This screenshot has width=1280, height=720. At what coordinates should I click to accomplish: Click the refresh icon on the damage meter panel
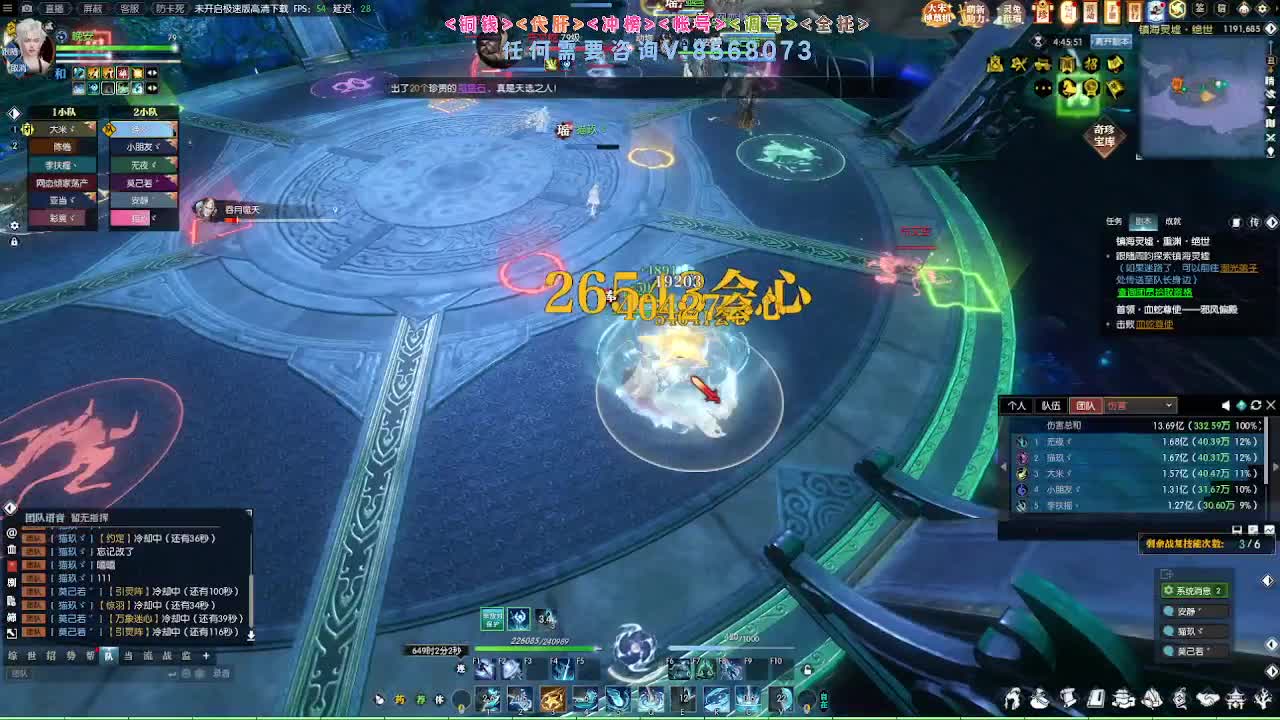click(x=1256, y=404)
